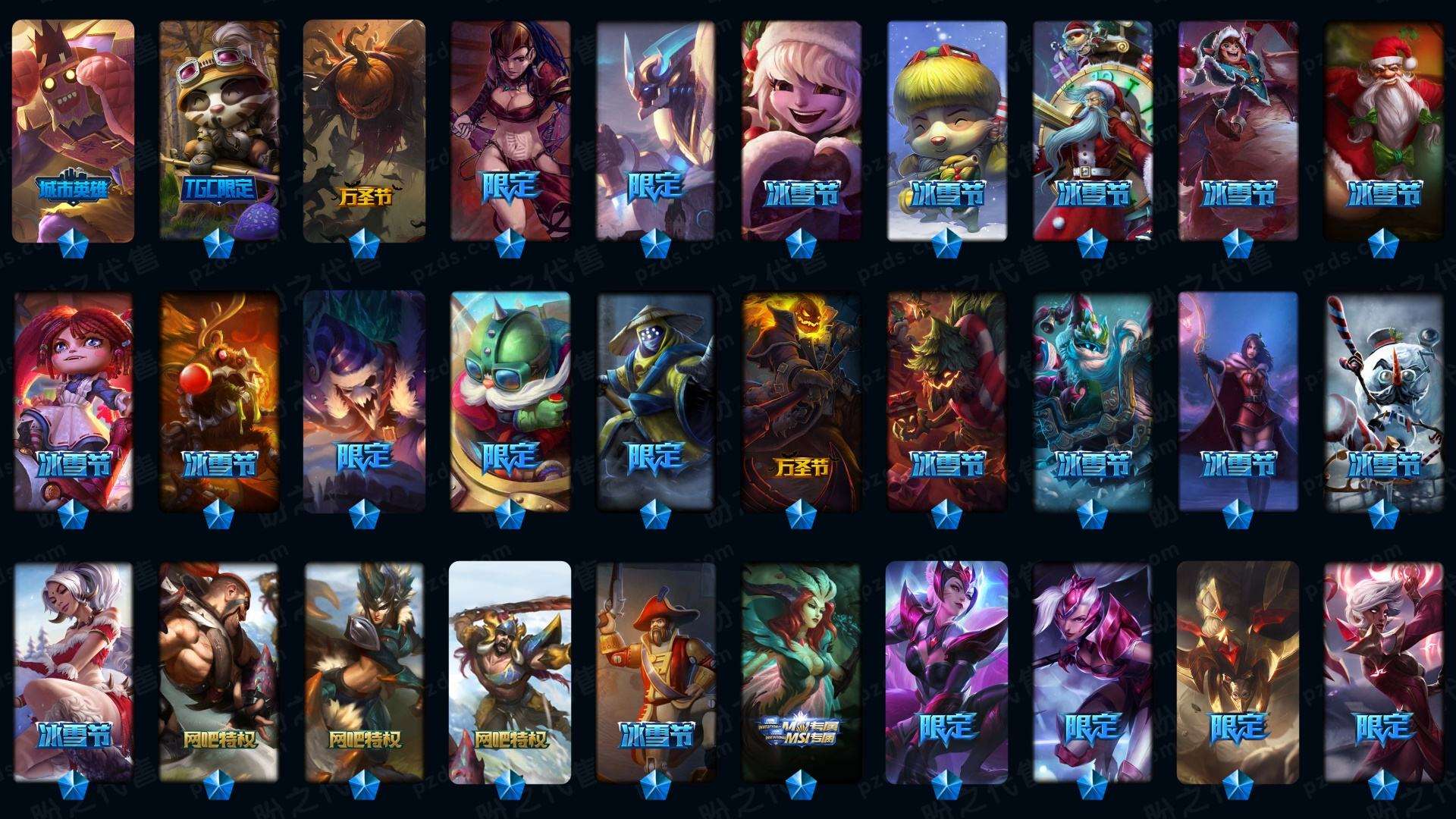
Task: Select the Santa with green bow tie card
Action: pyautogui.click(x=1384, y=130)
